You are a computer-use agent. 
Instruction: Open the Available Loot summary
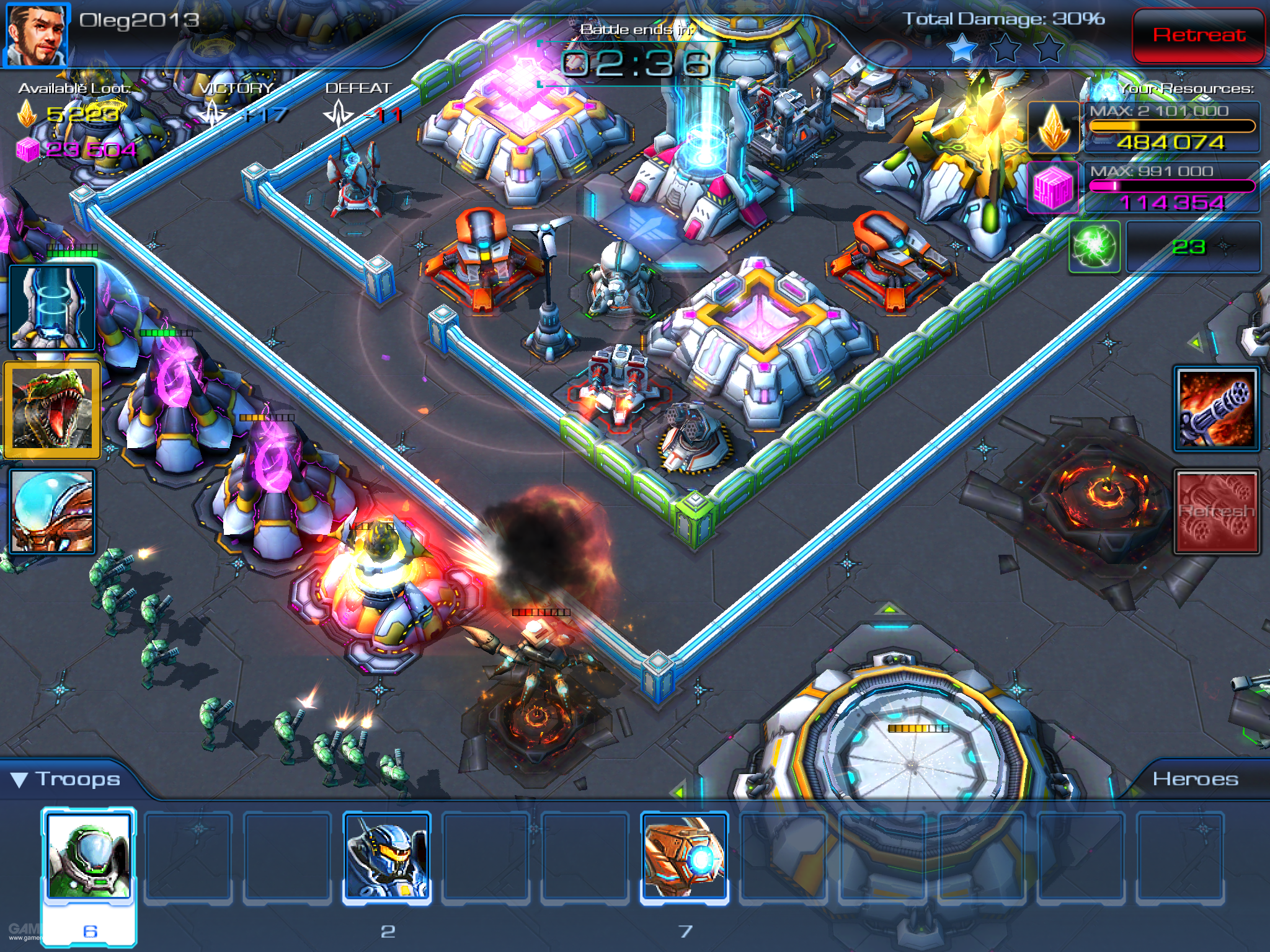tap(73, 89)
